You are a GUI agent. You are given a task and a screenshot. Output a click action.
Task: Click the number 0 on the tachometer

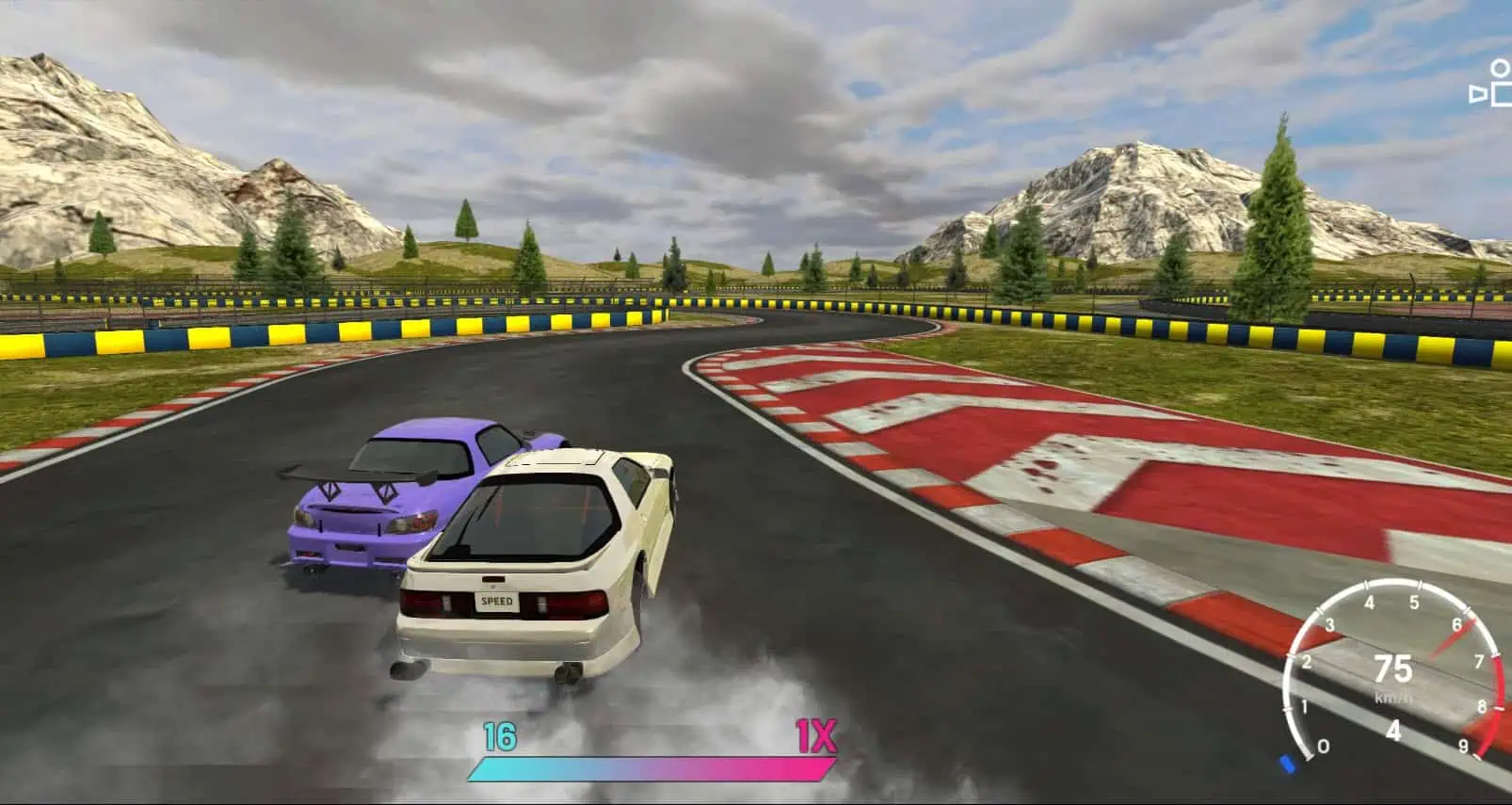[x=1324, y=746]
